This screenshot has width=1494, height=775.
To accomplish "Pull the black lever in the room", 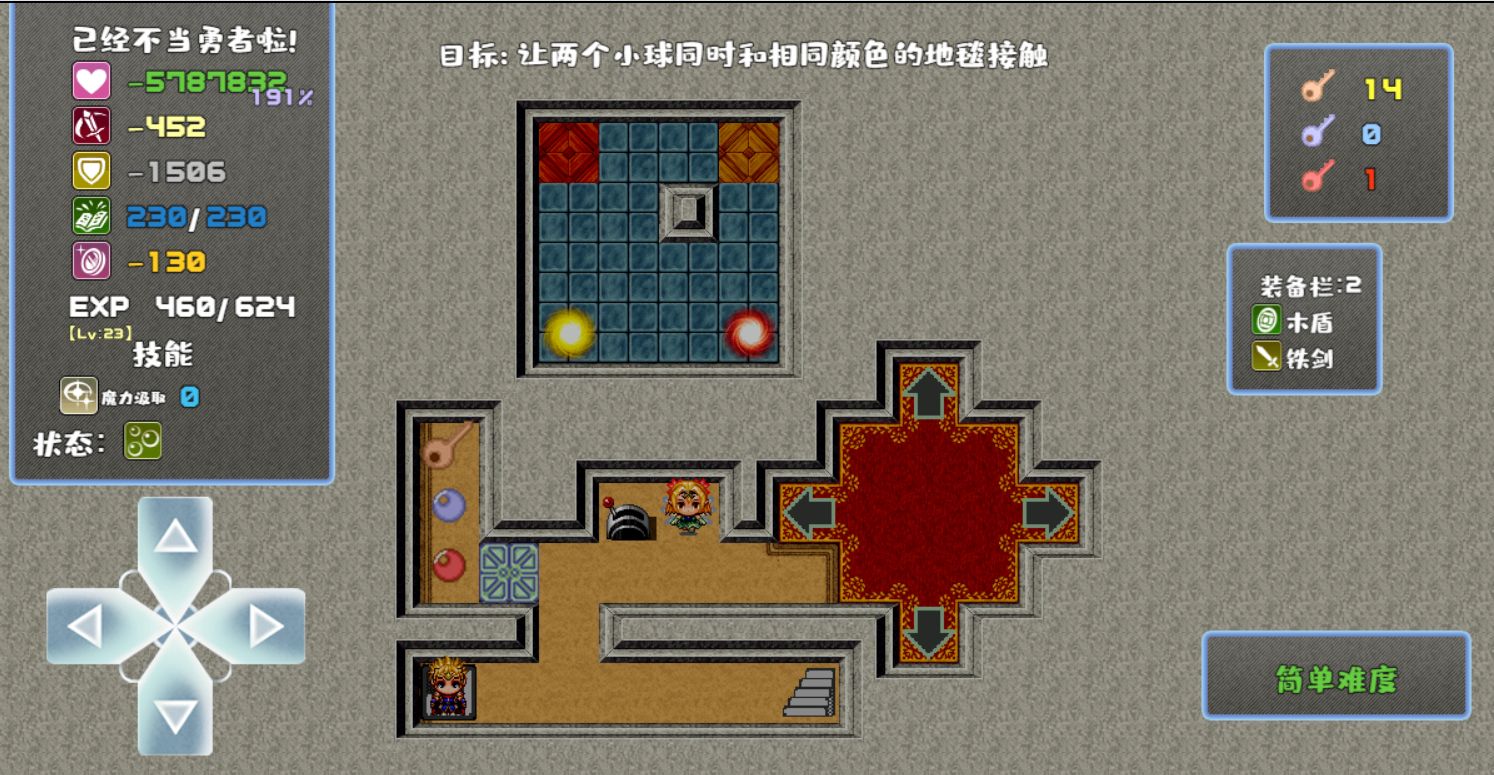I will point(626,517).
